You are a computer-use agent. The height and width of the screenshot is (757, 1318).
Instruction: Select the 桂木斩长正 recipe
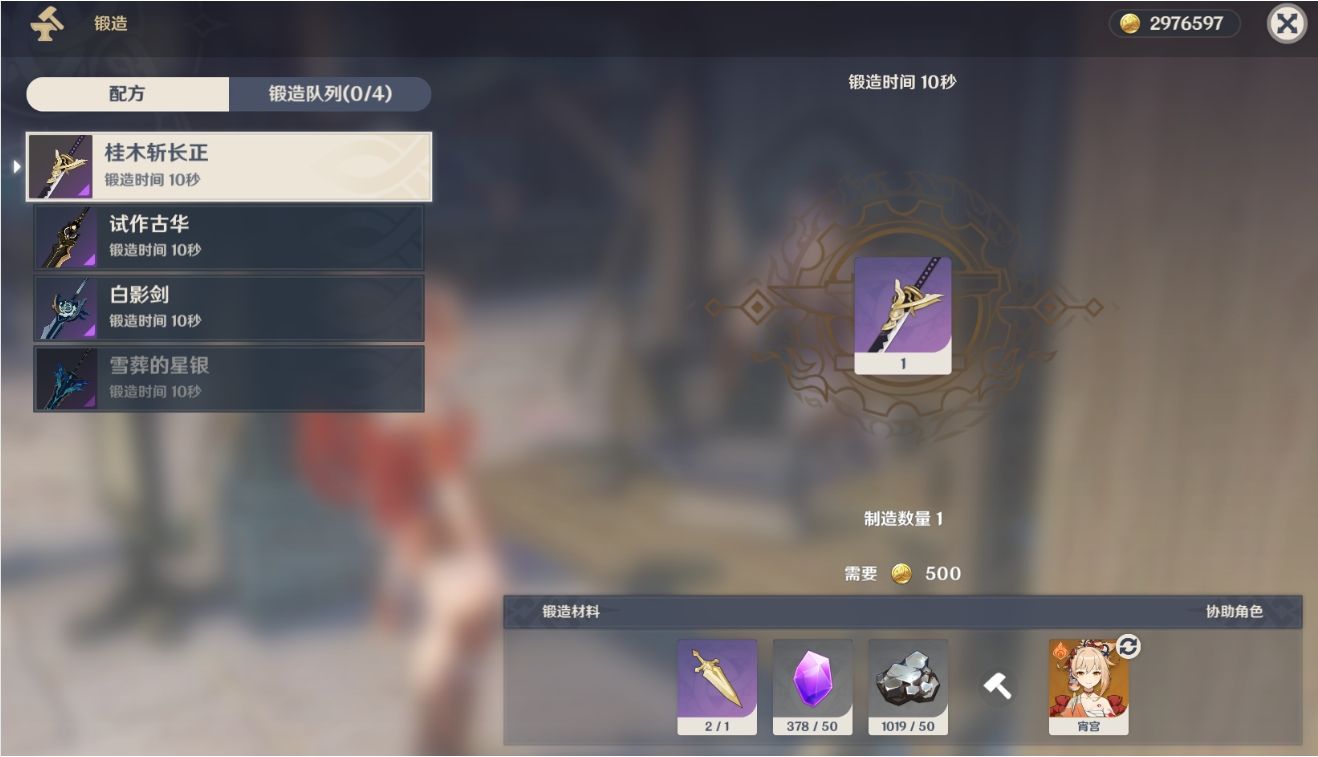pos(228,165)
